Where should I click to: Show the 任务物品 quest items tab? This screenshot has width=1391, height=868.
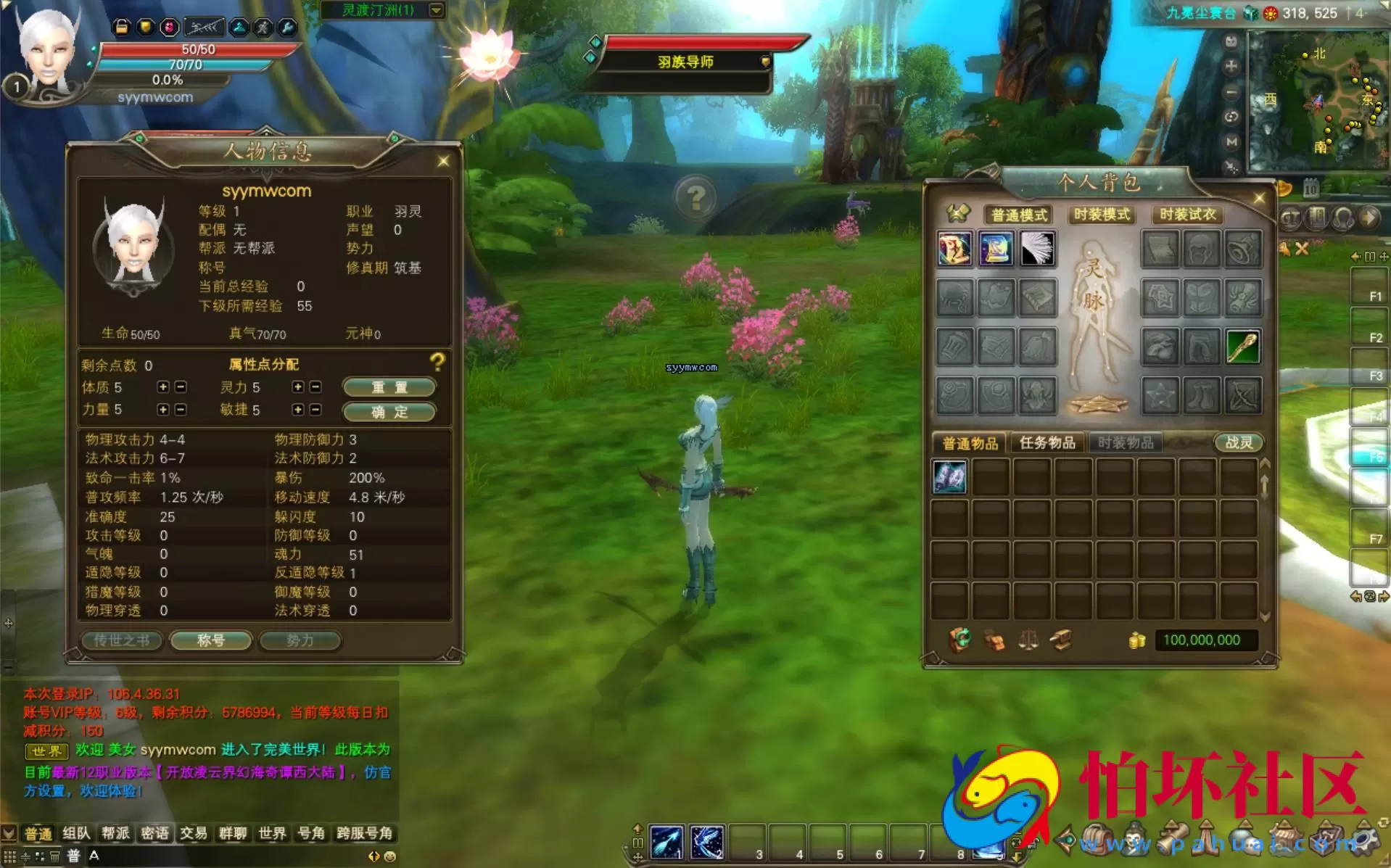click(1047, 442)
